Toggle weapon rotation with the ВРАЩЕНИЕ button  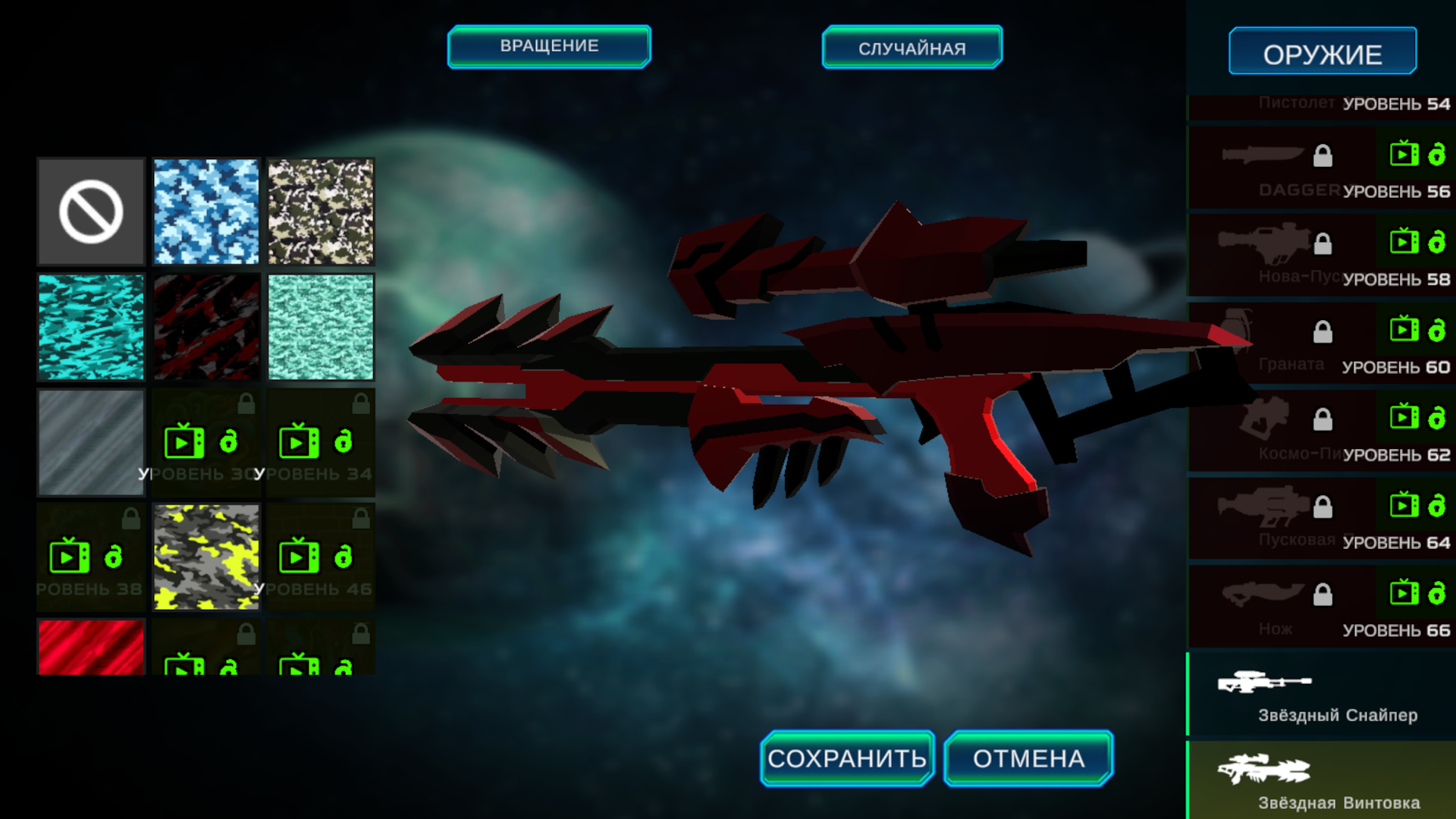pos(548,46)
